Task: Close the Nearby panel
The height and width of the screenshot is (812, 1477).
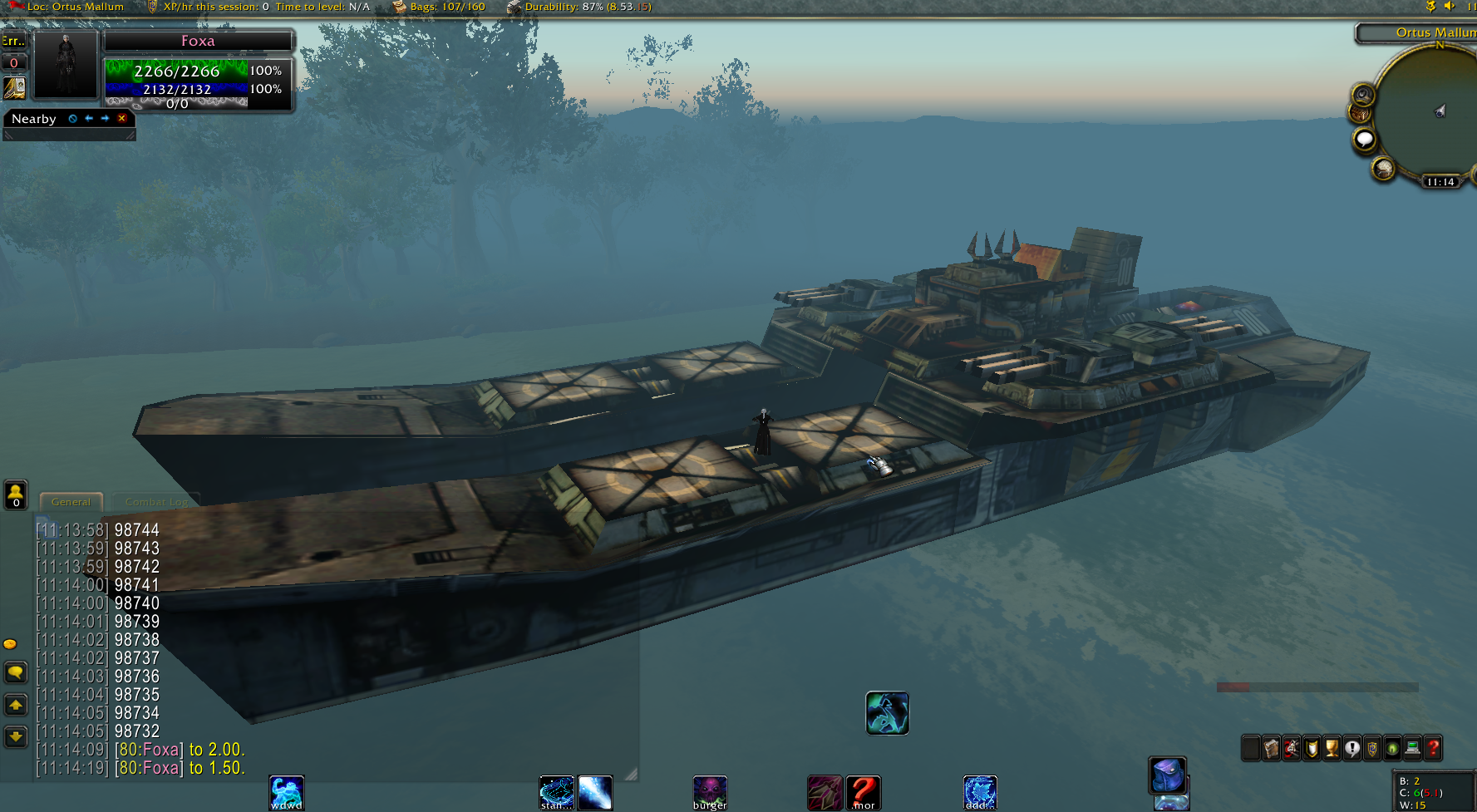Action: click(122, 118)
